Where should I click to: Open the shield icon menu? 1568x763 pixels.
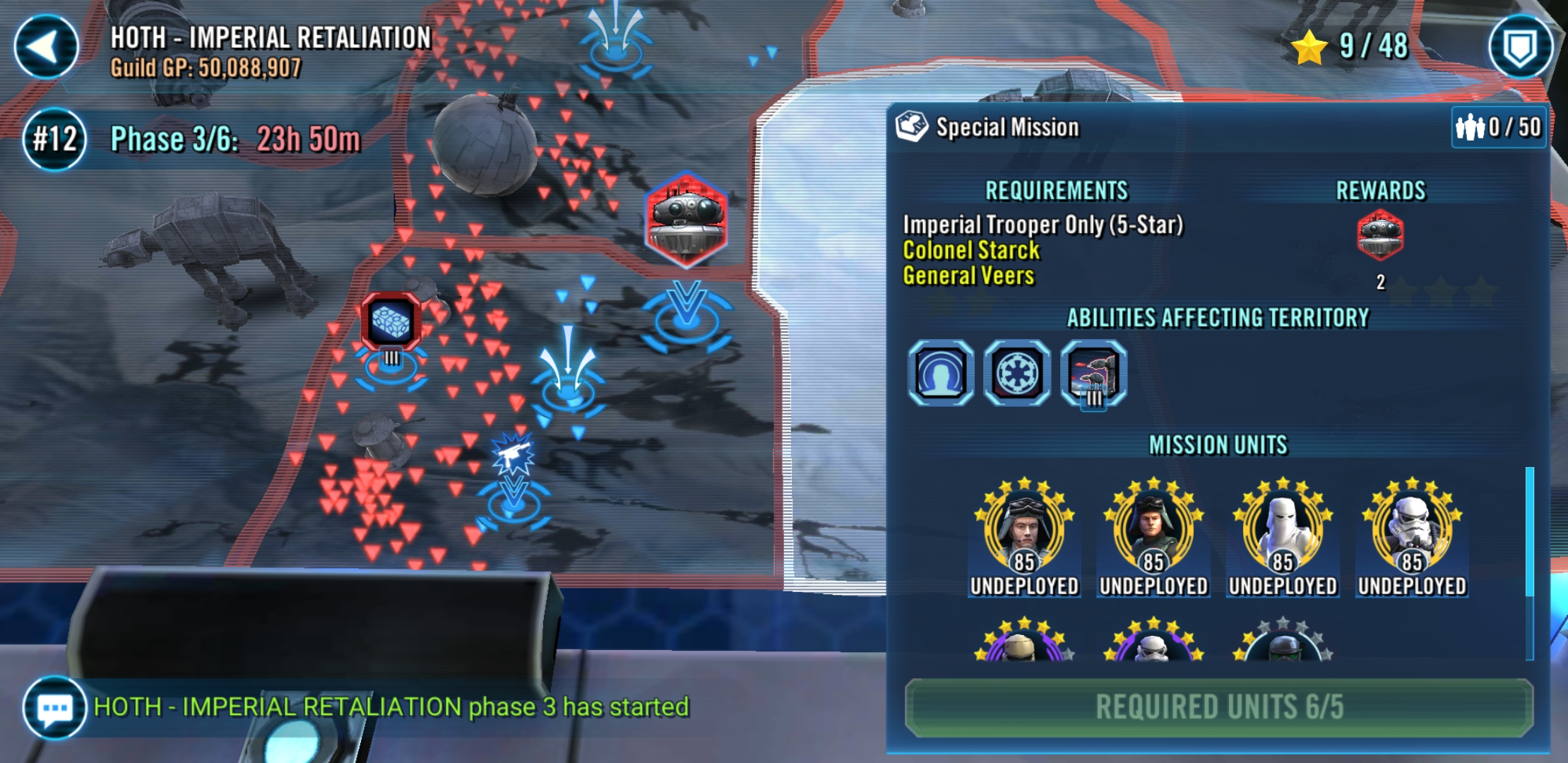pyautogui.click(x=1520, y=47)
